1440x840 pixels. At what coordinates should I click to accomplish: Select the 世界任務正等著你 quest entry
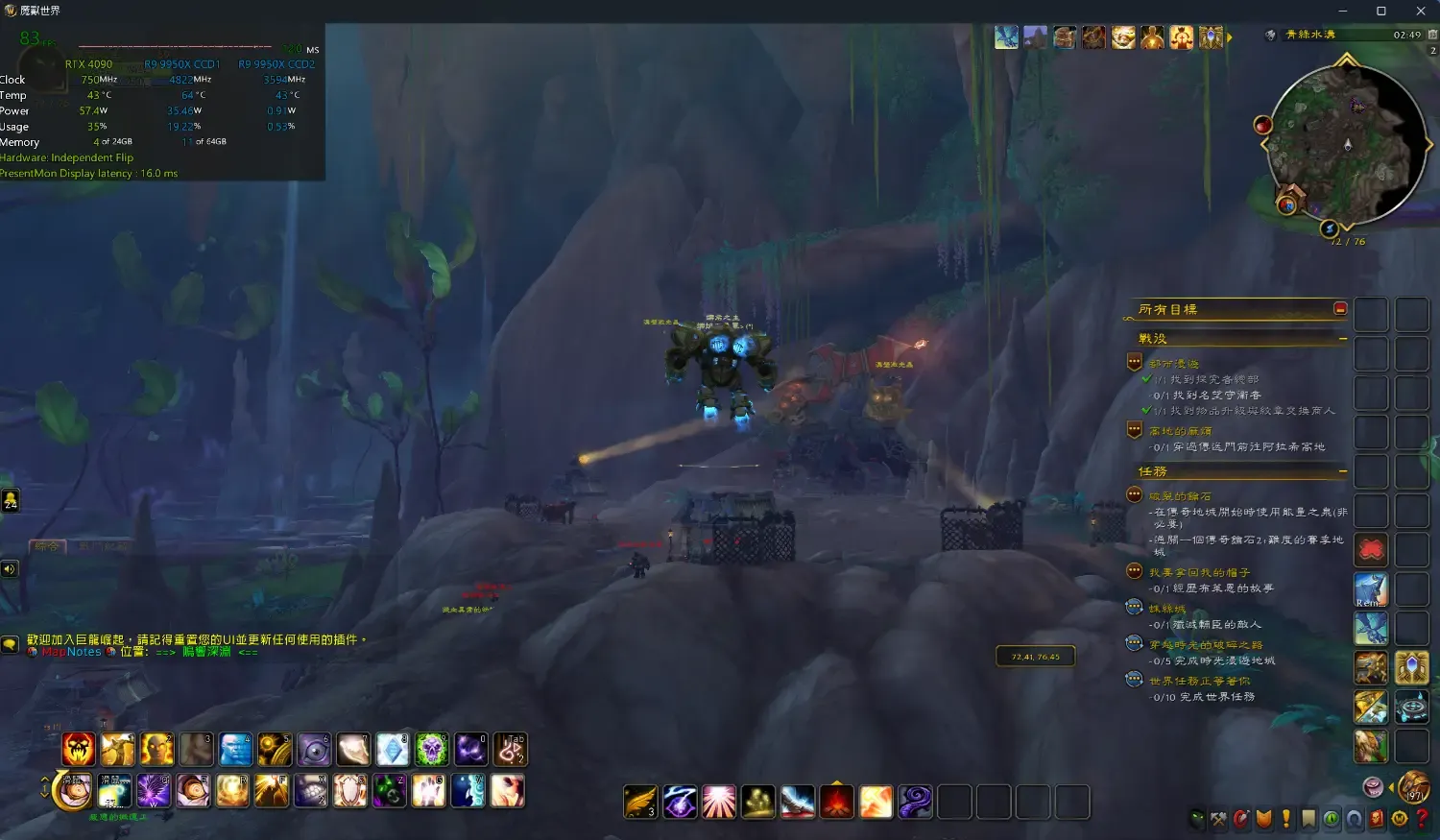(x=1199, y=681)
